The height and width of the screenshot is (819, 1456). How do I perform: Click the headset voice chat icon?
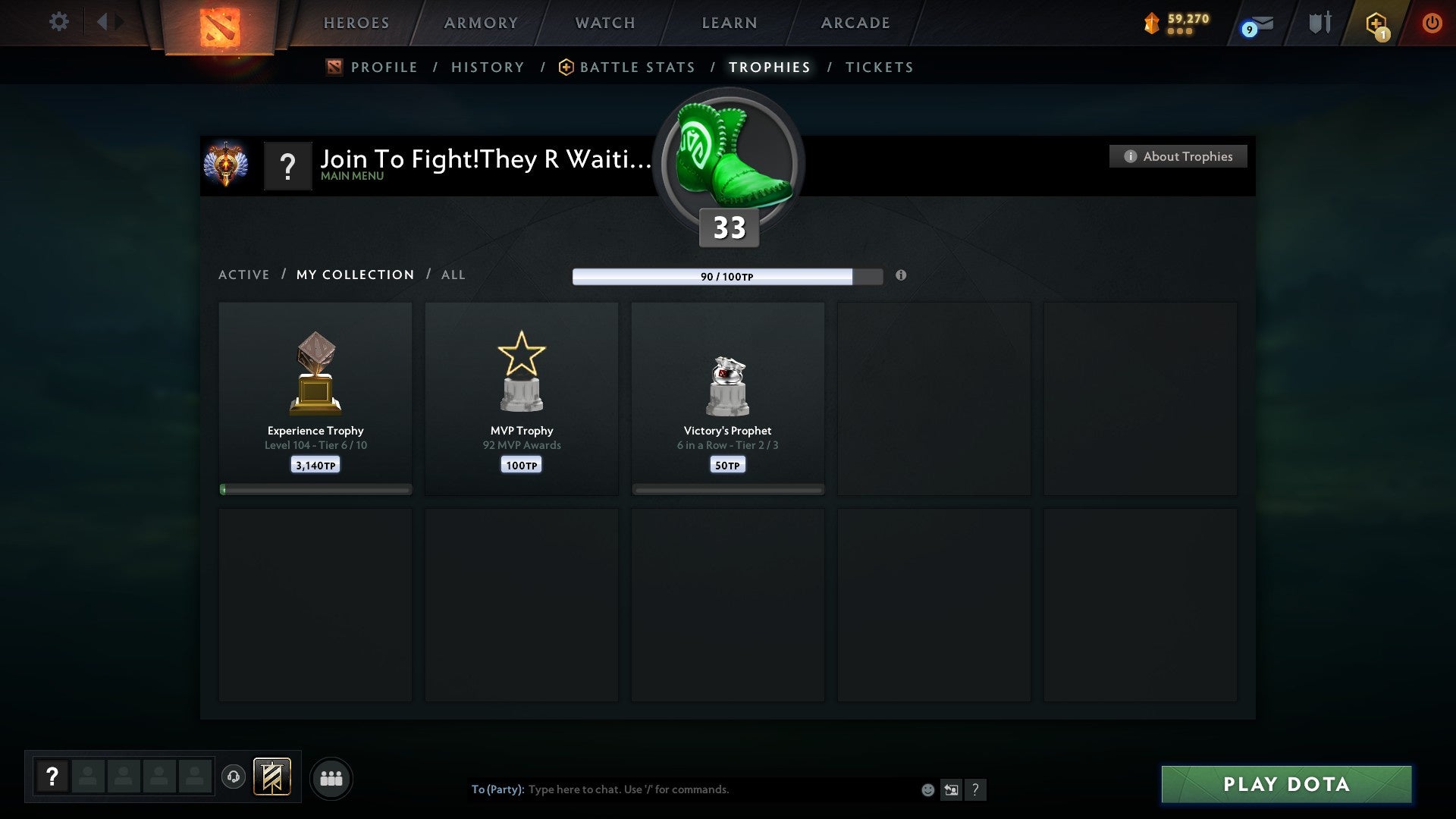(234, 778)
